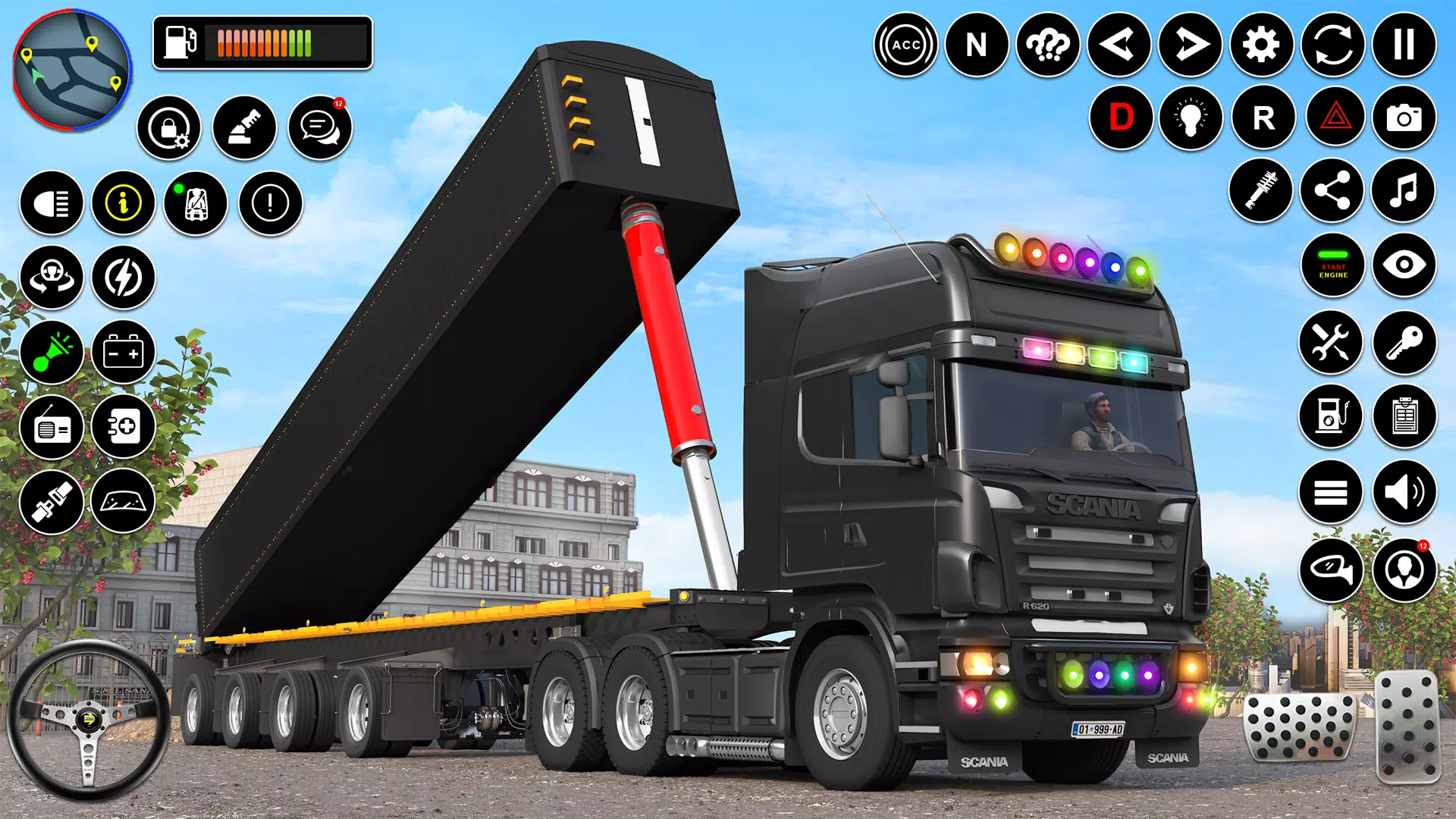Open the circular minimap
Image resolution: width=1456 pixels, height=819 pixels.
72,70
